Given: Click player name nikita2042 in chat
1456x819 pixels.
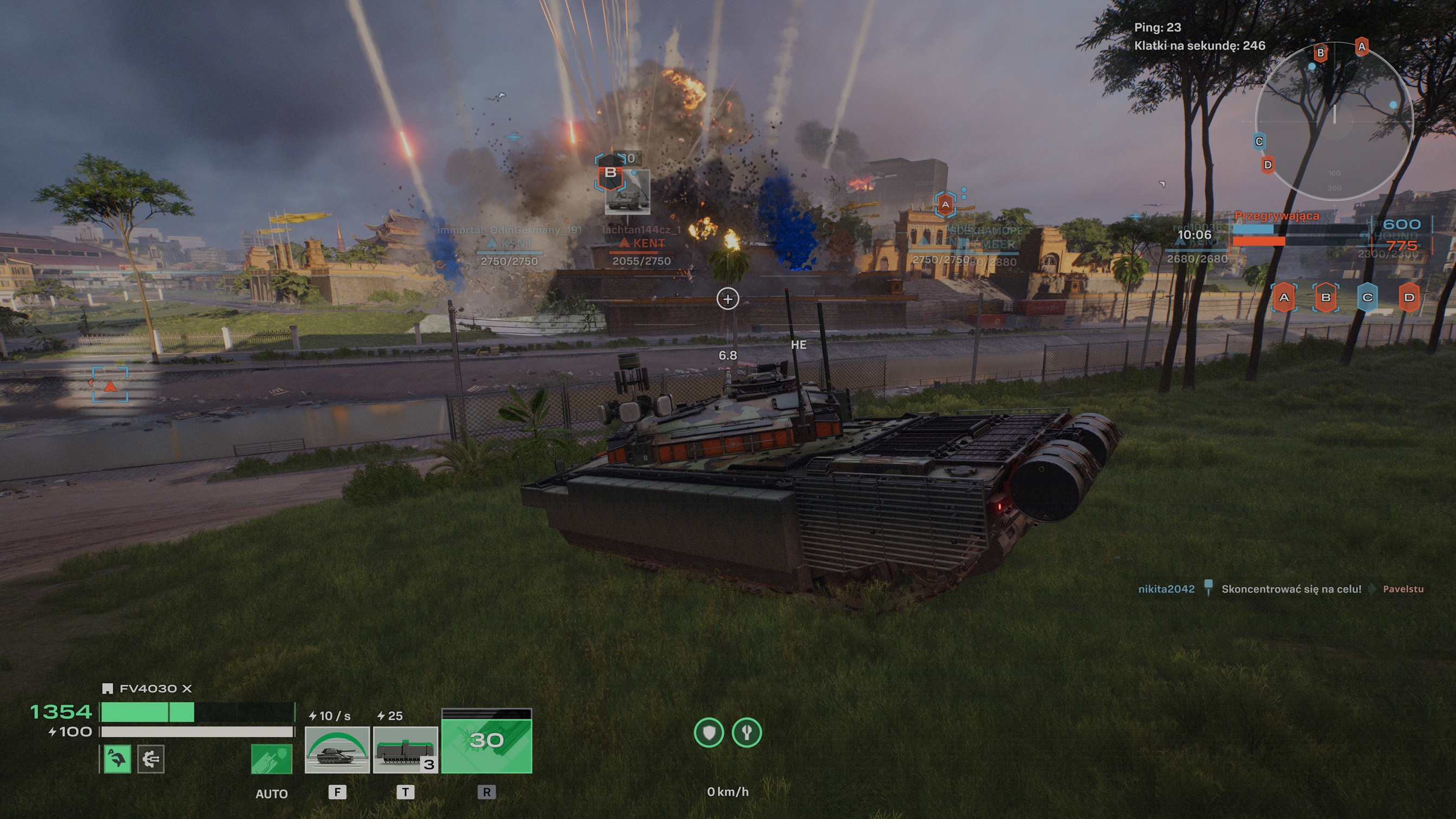Looking at the screenshot, I should pos(1166,588).
